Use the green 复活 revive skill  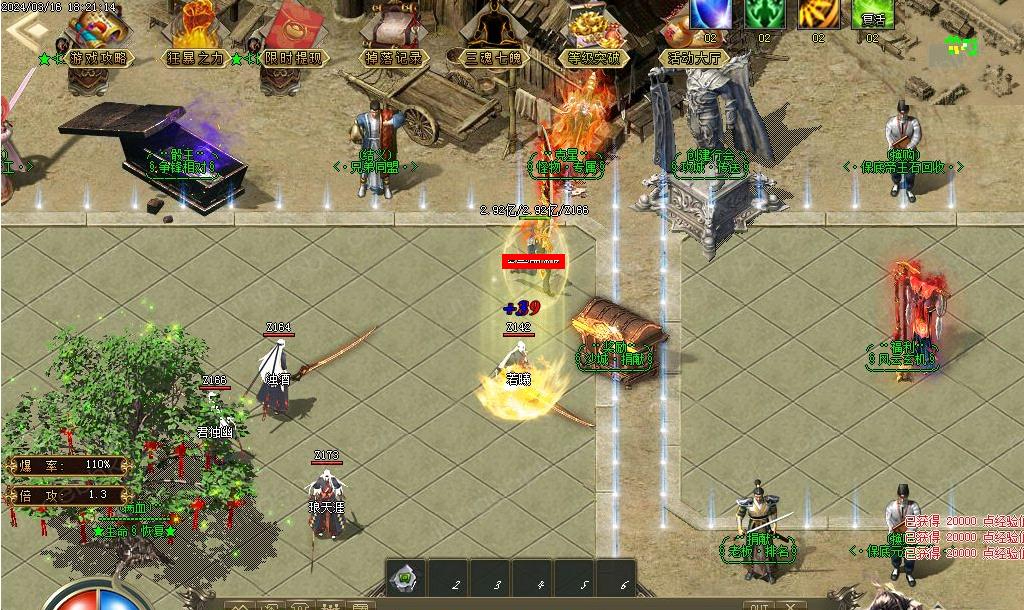[x=872, y=14]
